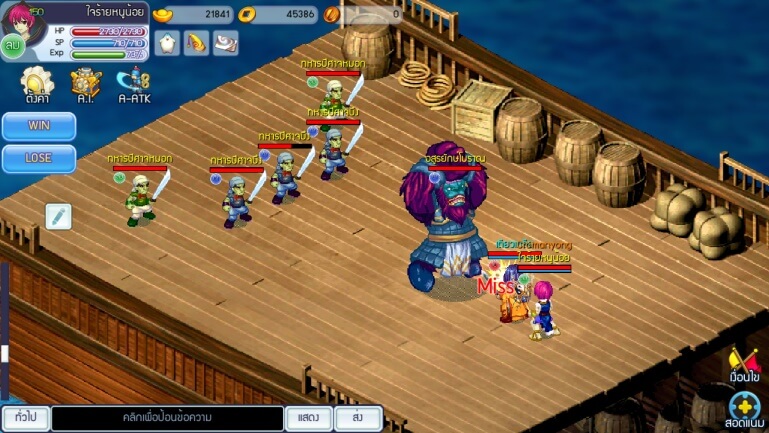Switch the chat channel with ทั่วไป button
The height and width of the screenshot is (433, 769).
(x=25, y=417)
